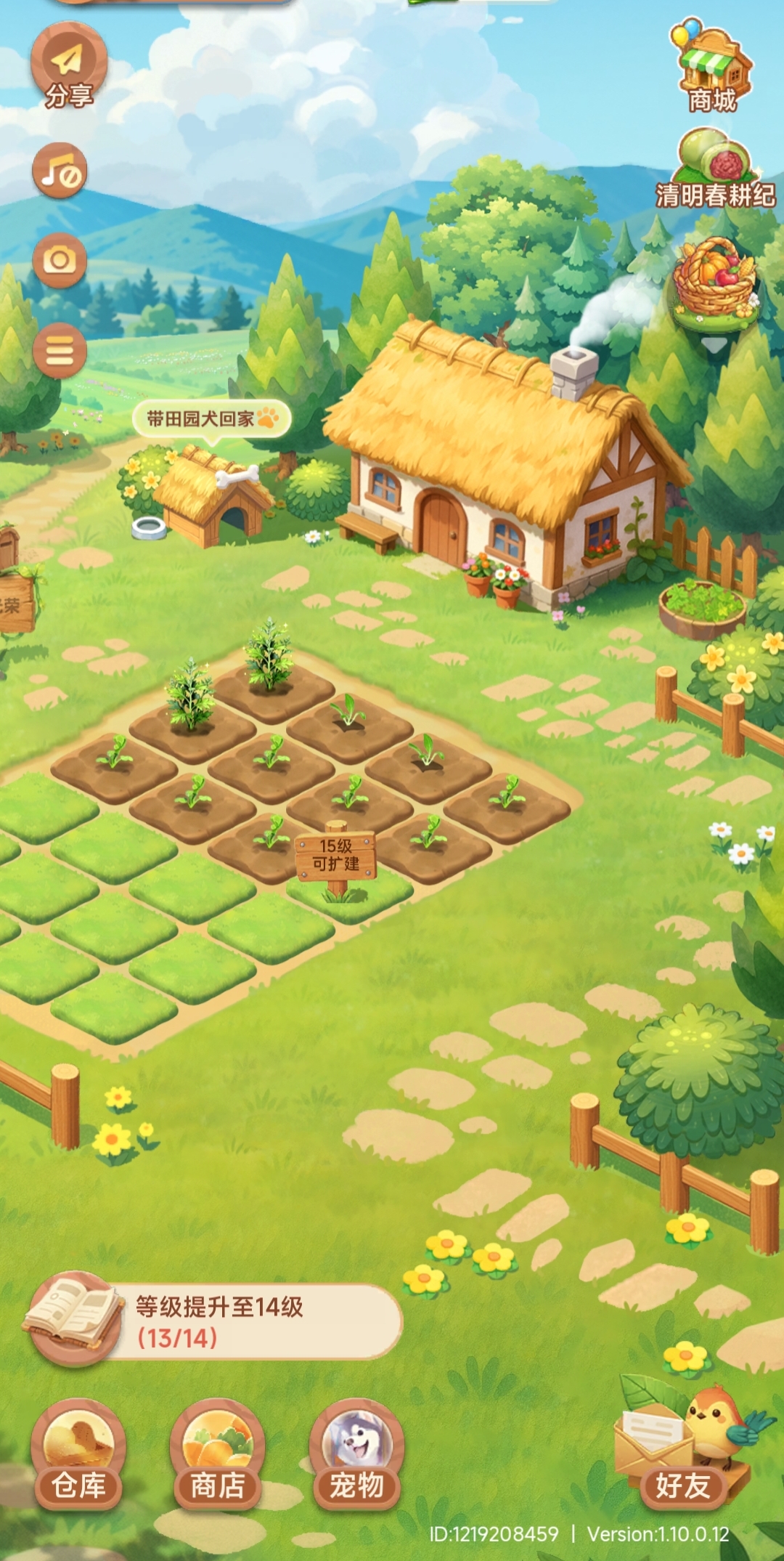Open the camera screenshot button
784x1561 pixels.
tap(60, 260)
